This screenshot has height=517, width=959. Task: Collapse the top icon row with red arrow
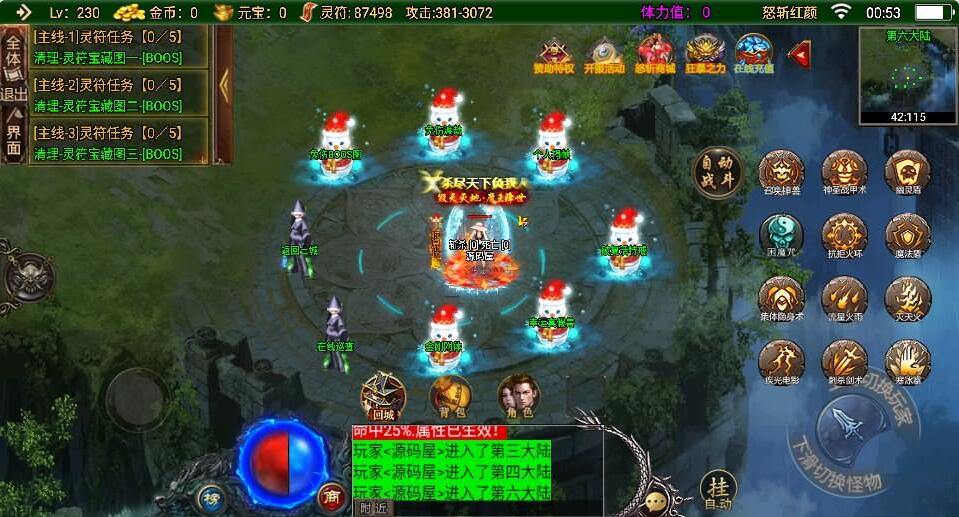pyautogui.click(x=798, y=53)
